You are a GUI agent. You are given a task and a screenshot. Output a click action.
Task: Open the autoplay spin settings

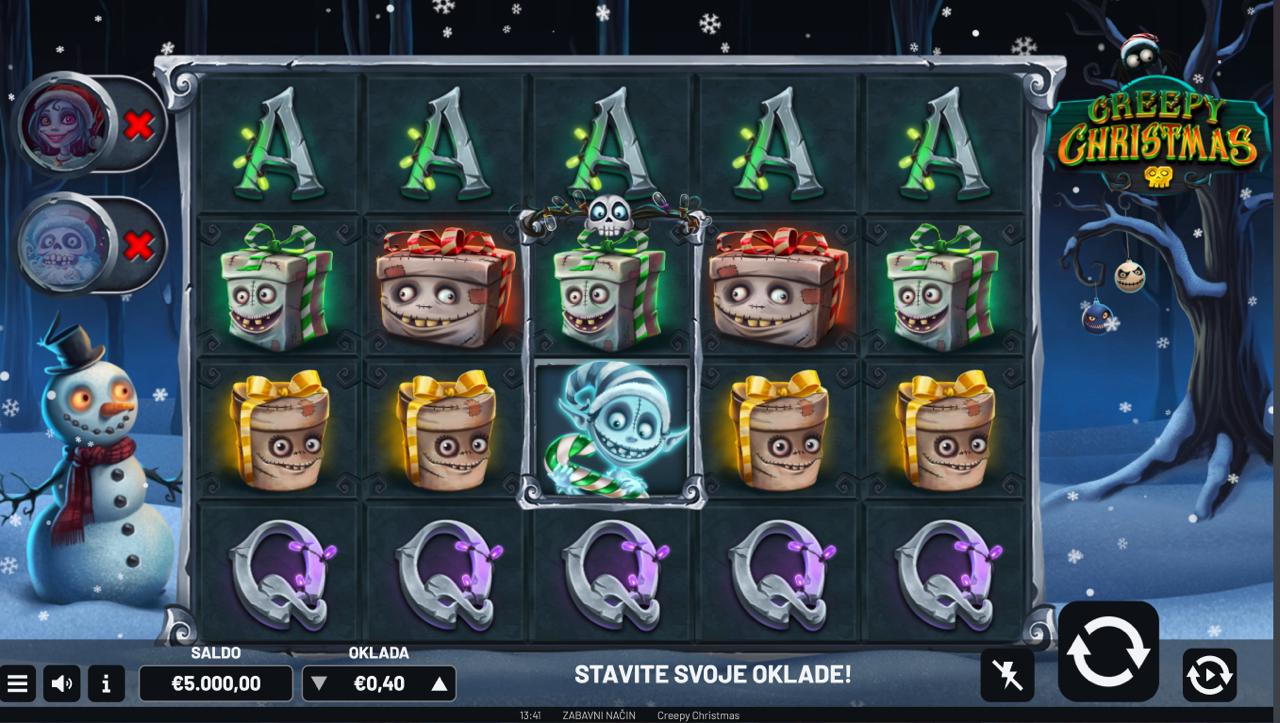coord(1209,675)
